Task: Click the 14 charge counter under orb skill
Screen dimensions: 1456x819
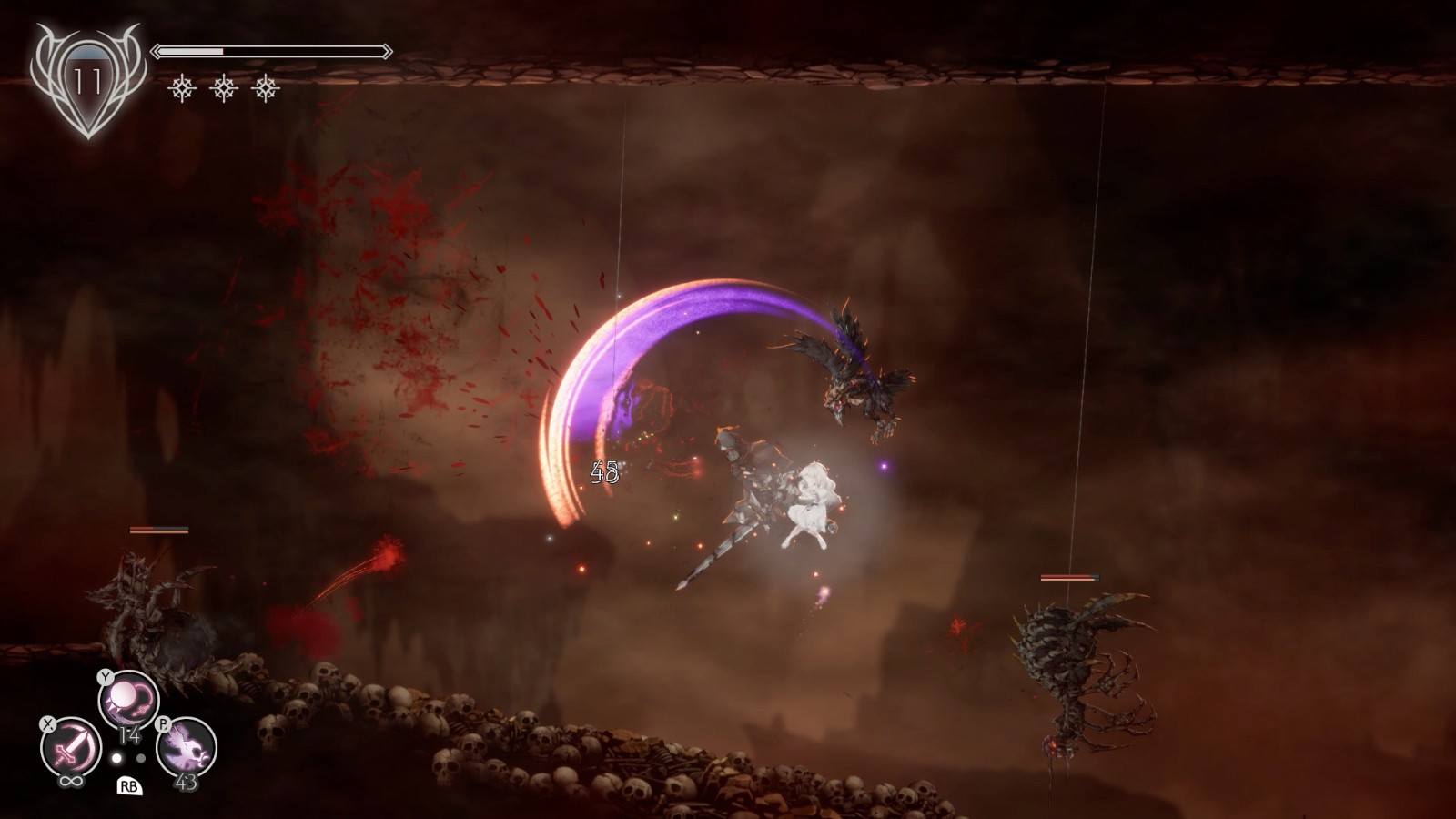Action: tap(129, 735)
